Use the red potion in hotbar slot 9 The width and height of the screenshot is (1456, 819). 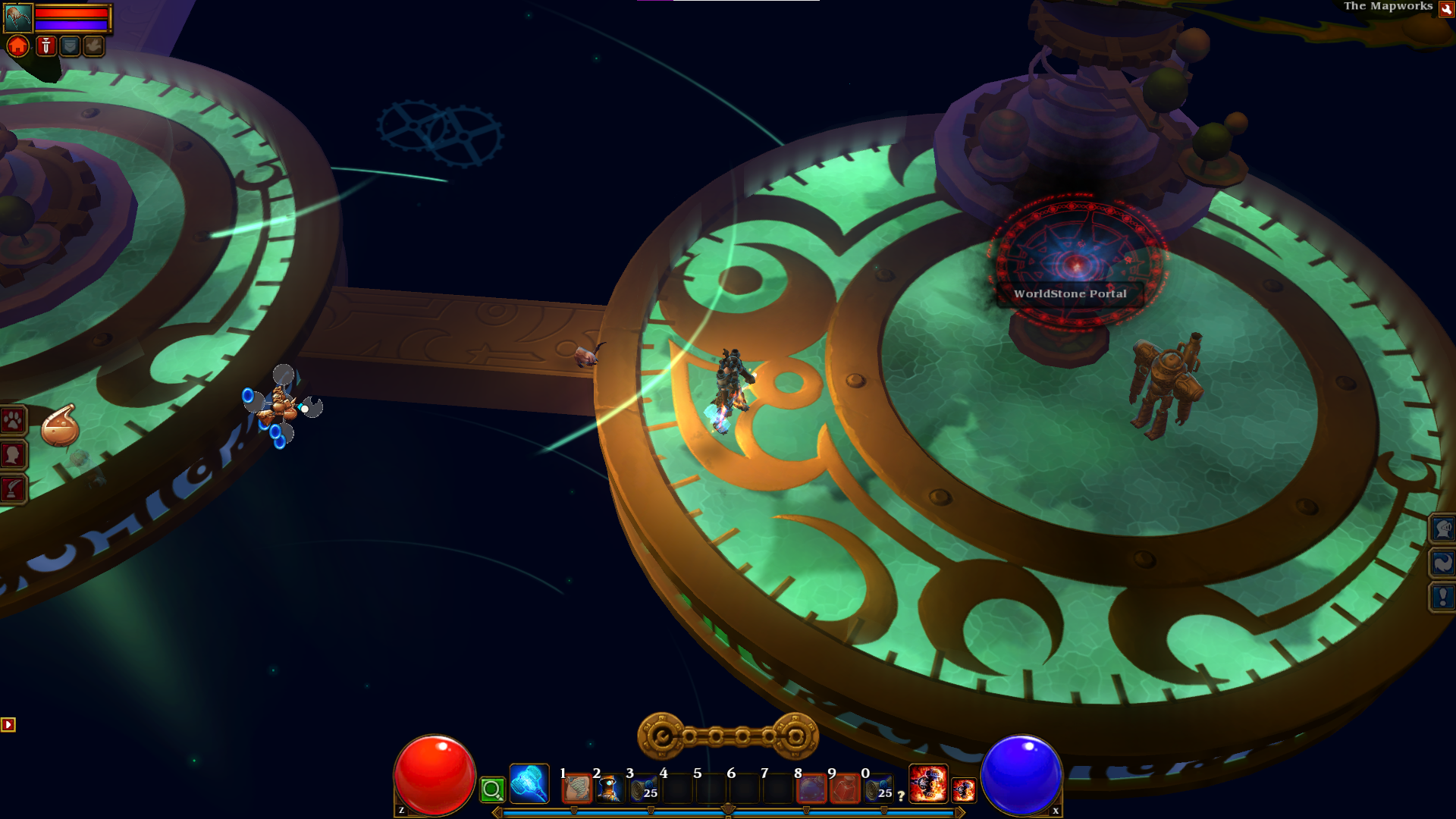845,789
